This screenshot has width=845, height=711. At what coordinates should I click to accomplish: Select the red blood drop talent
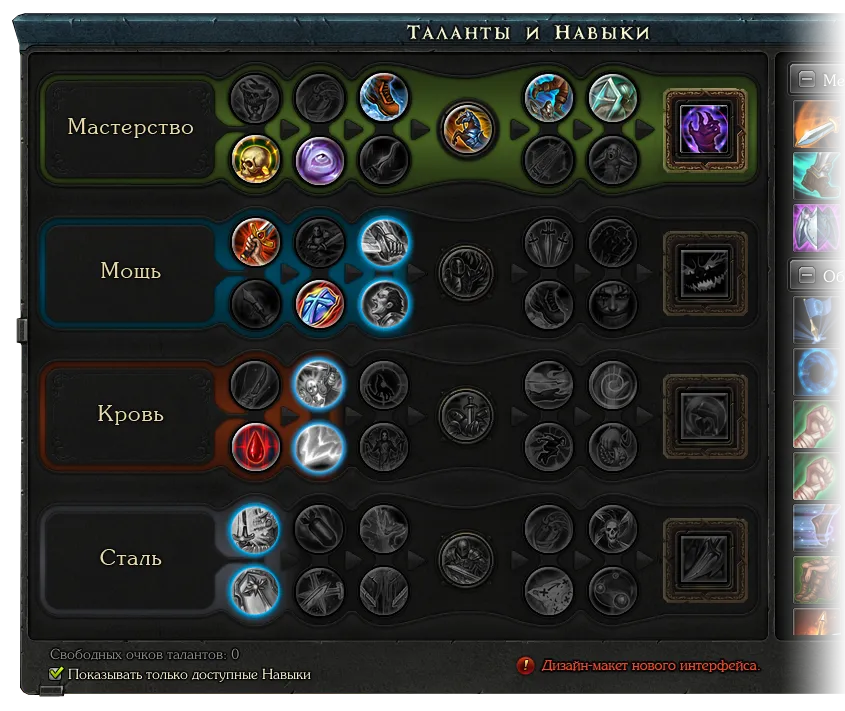coord(255,447)
